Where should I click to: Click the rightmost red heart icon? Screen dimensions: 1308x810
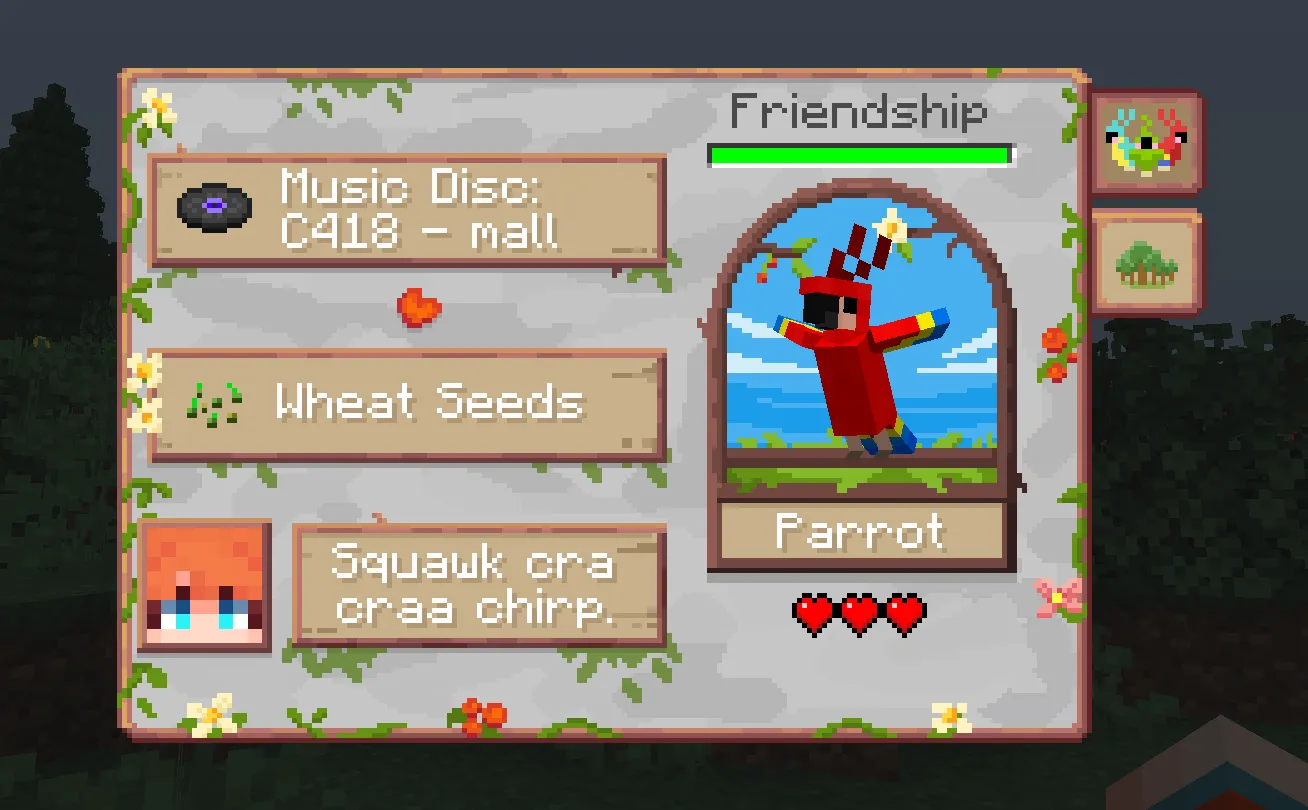coord(906,612)
